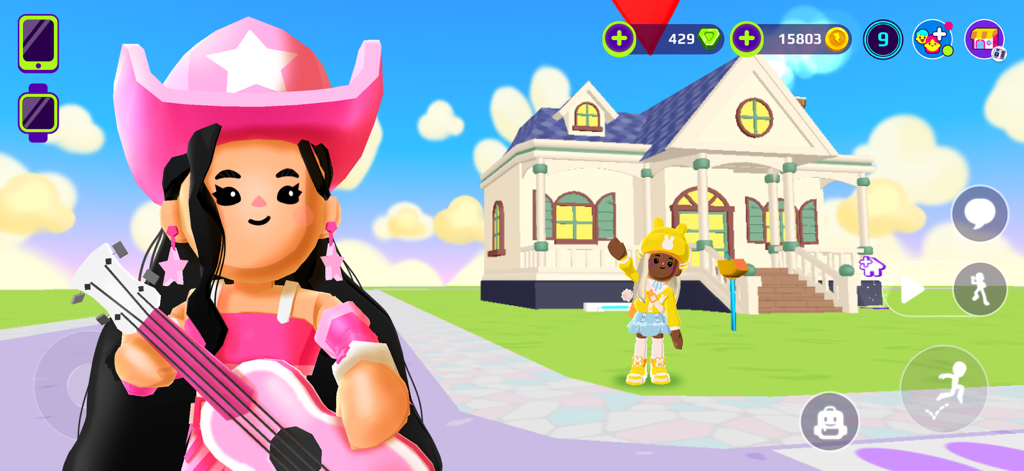1024x471 pixels.
Task: Open the dancing figure emote button
Action: (979, 290)
